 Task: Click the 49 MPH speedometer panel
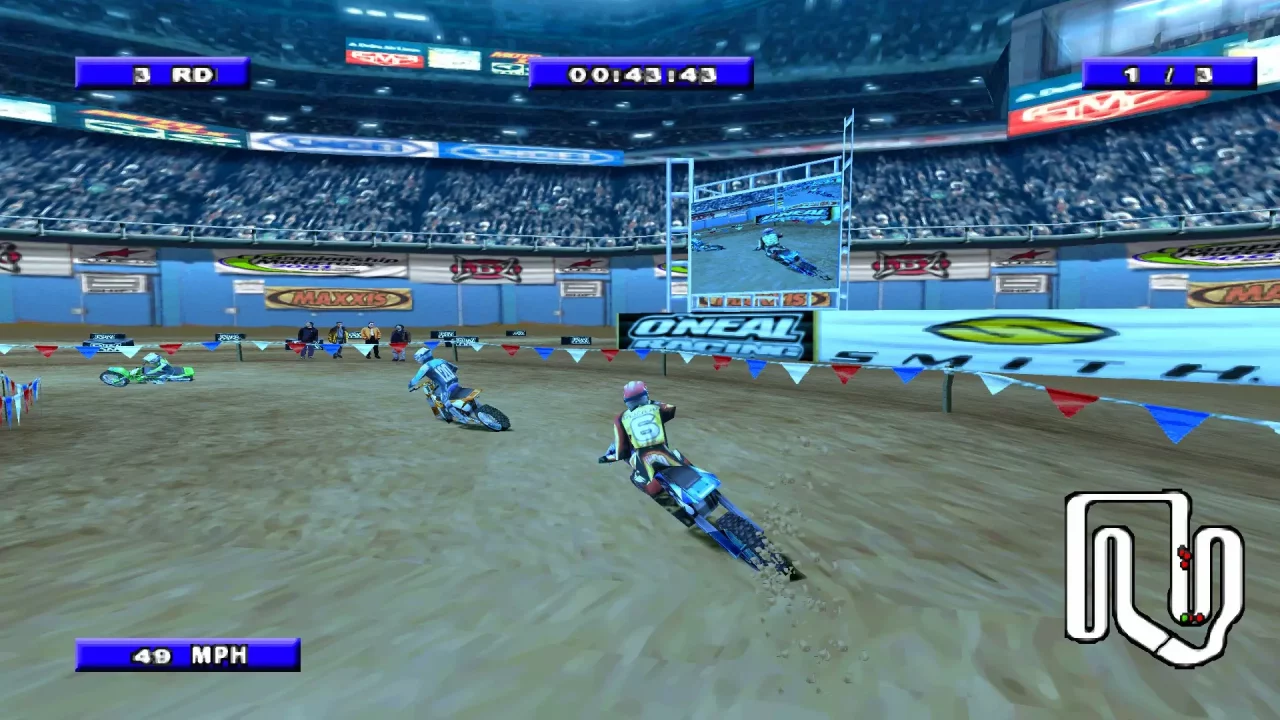point(188,655)
